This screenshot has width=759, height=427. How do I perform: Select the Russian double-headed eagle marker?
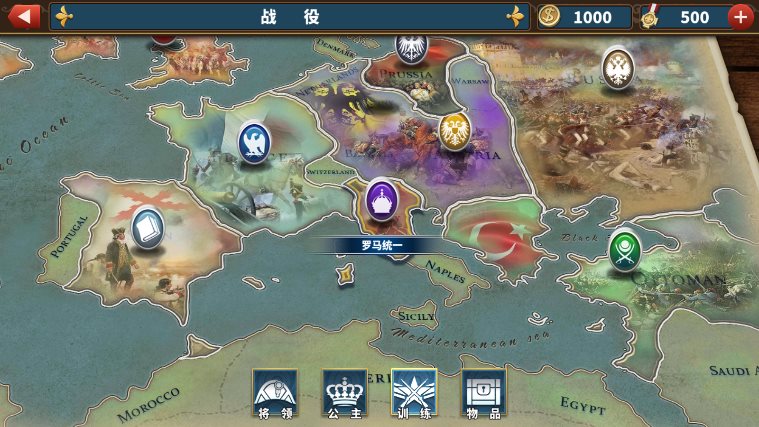pos(618,67)
